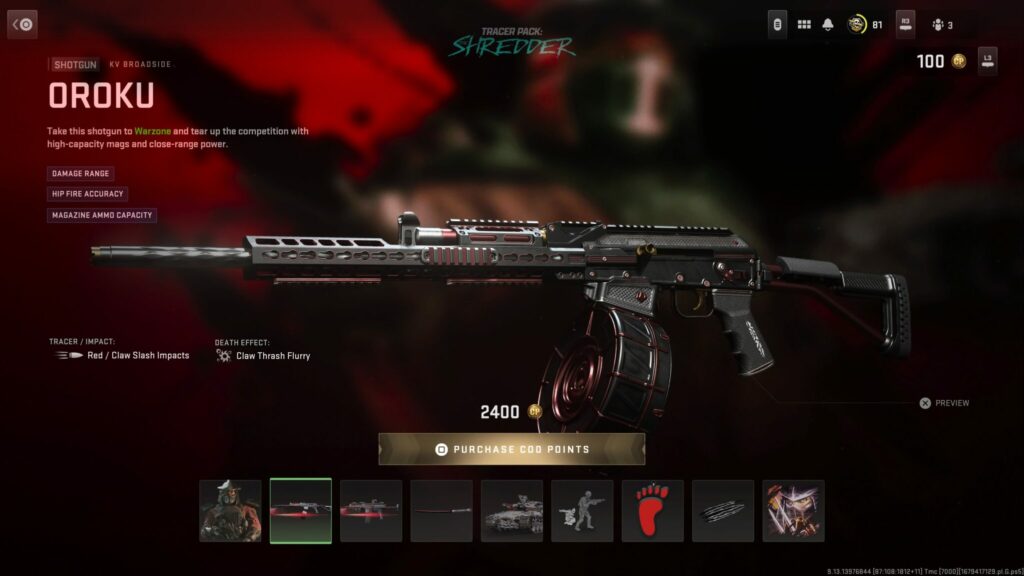Open the soldier finishing move thumbnail
This screenshot has height=576, width=1024.
(582, 511)
